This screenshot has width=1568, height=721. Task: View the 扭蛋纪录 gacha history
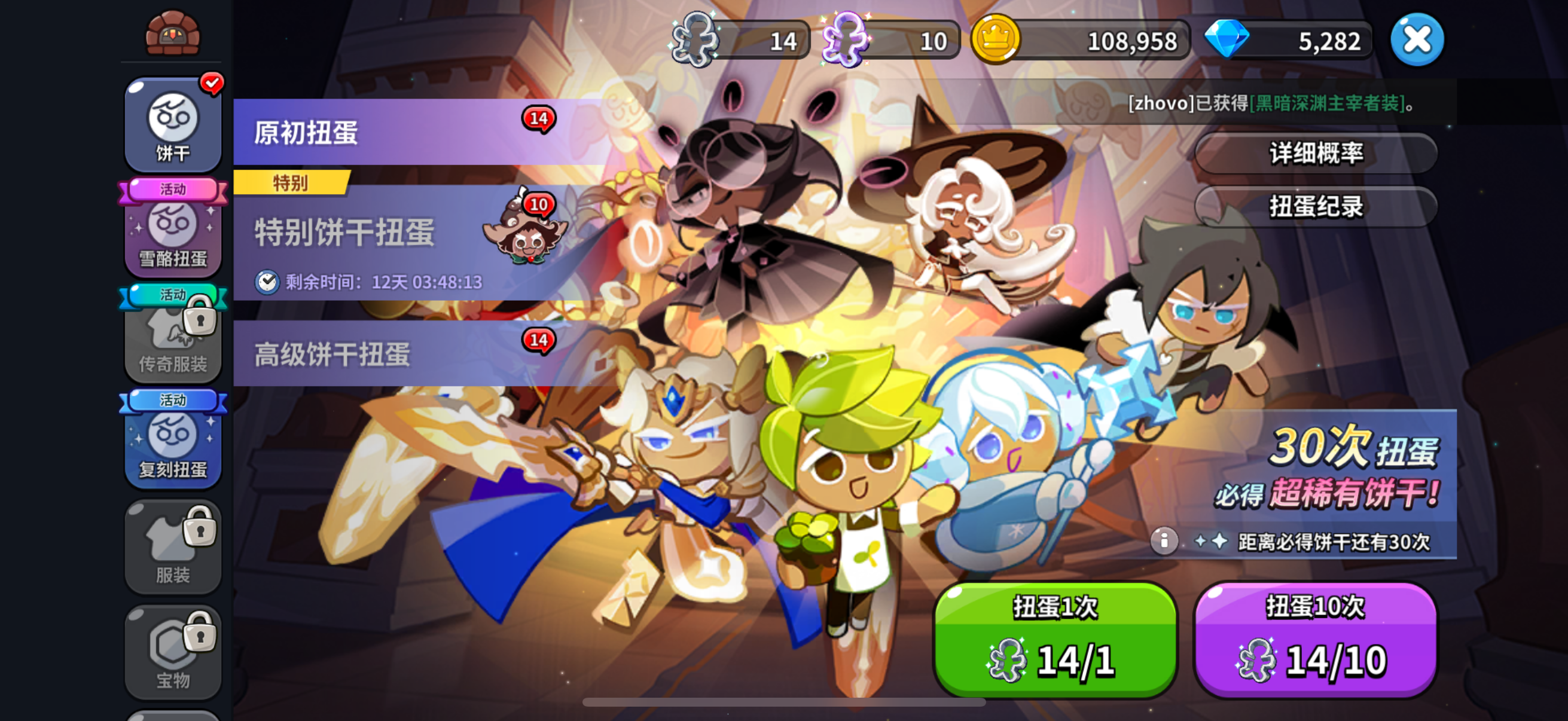[x=1316, y=207]
